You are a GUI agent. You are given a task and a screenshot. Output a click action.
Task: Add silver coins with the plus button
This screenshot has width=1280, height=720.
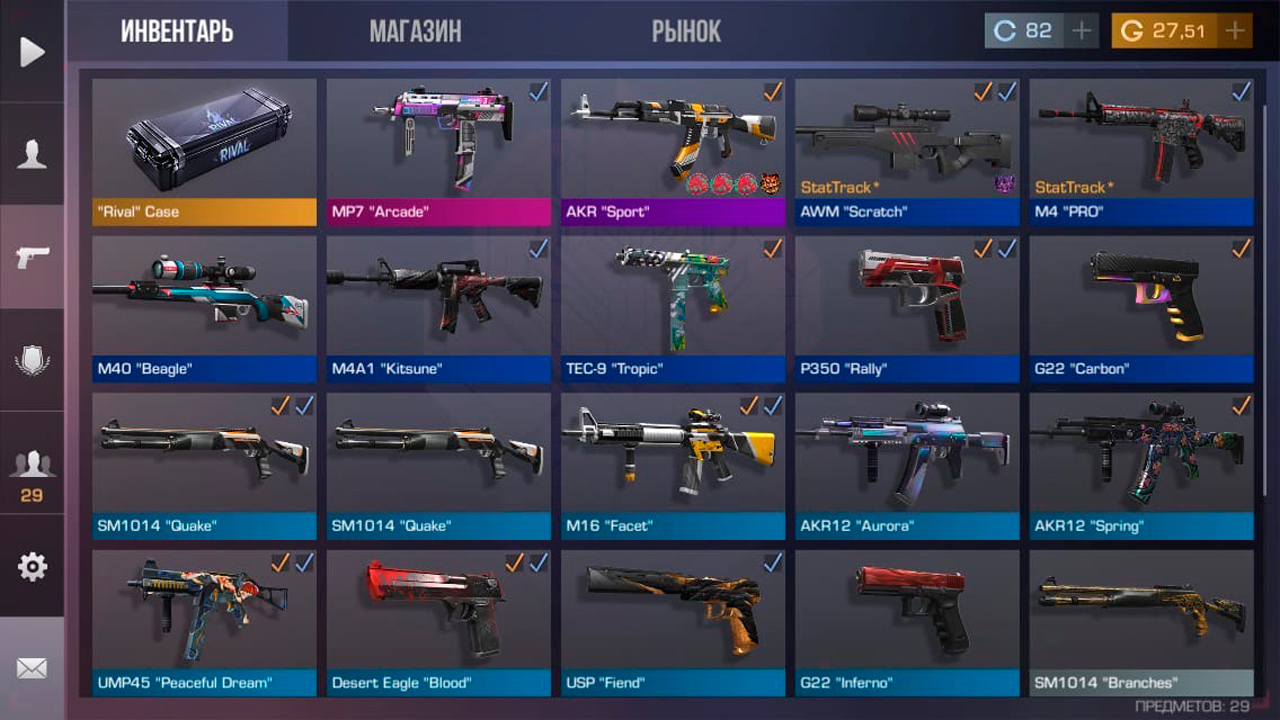[x=1081, y=31]
